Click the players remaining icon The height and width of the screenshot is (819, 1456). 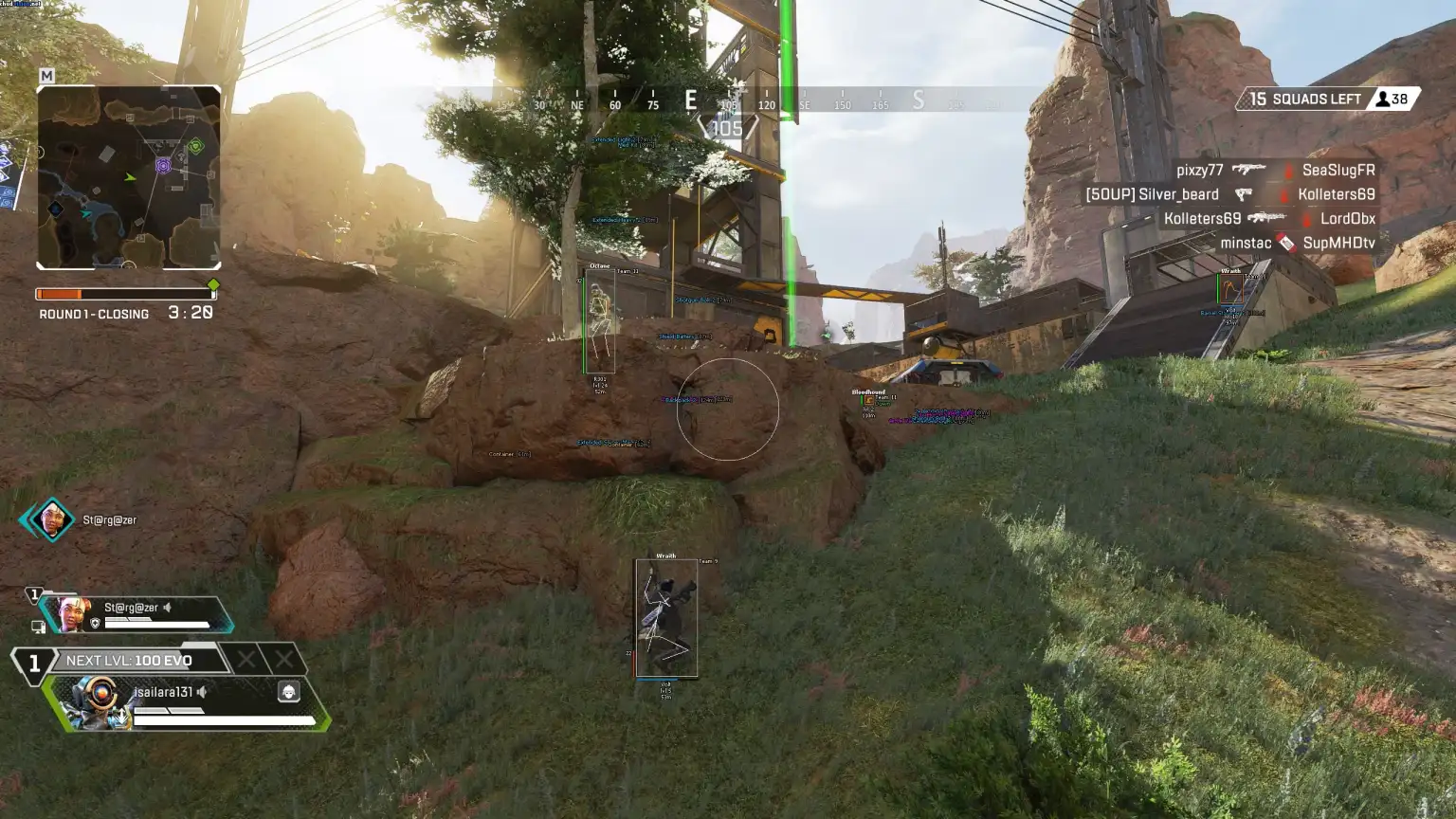[1383, 99]
